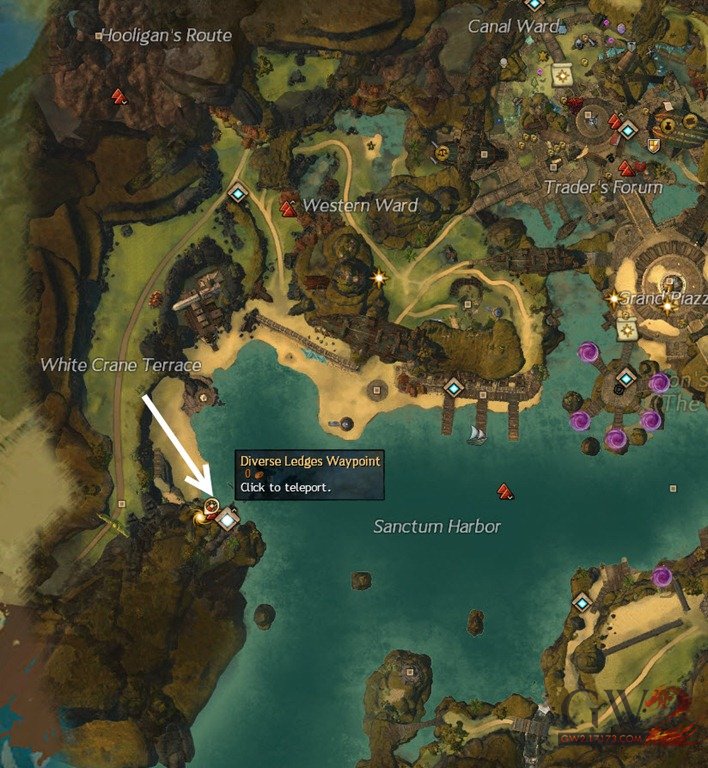708x768 pixels.
Task: Click the sailboat icon near the docks
Action: pyautogui.click(x=477, y=434)
